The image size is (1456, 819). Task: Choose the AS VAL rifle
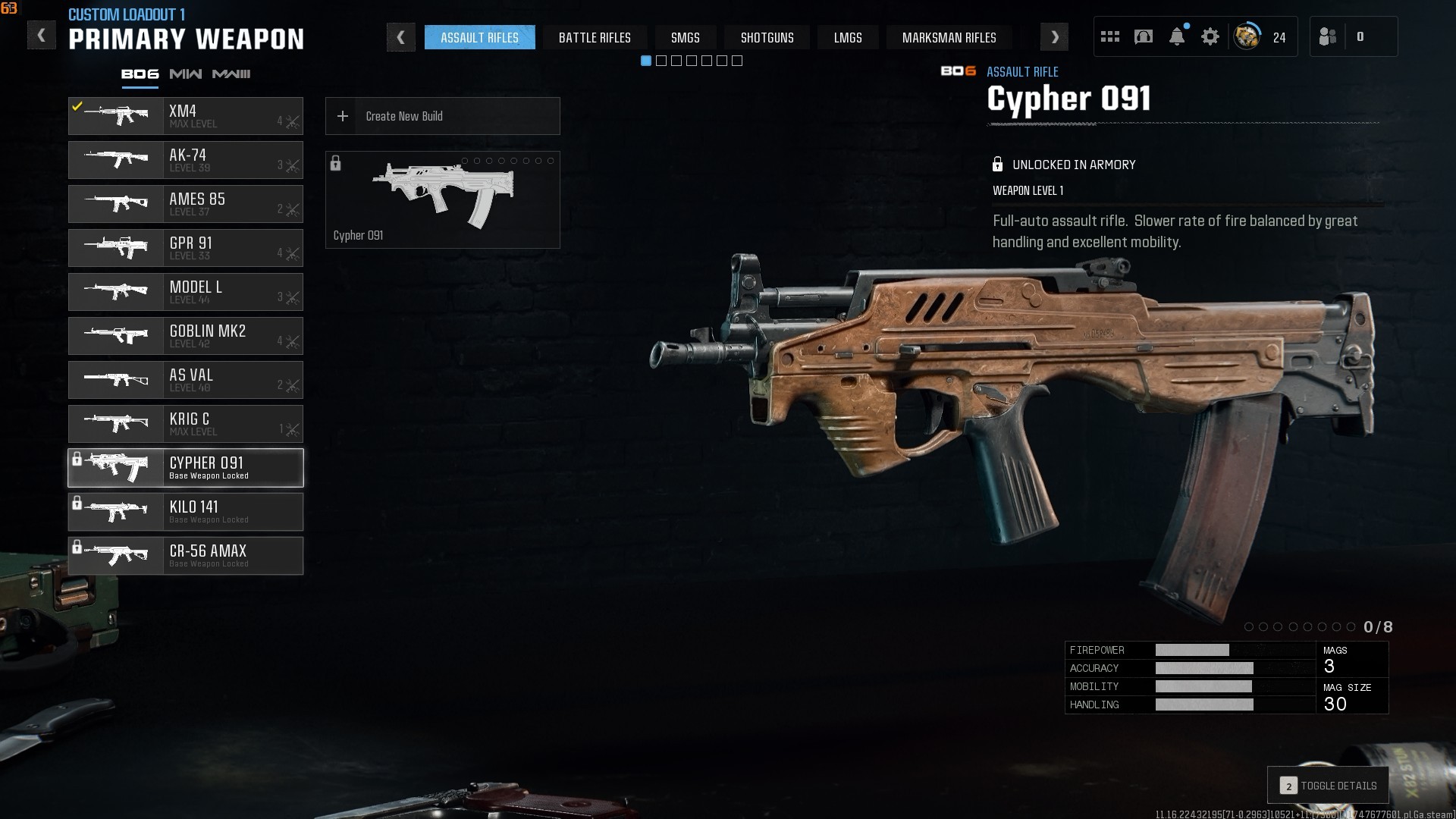coord(186,380)
